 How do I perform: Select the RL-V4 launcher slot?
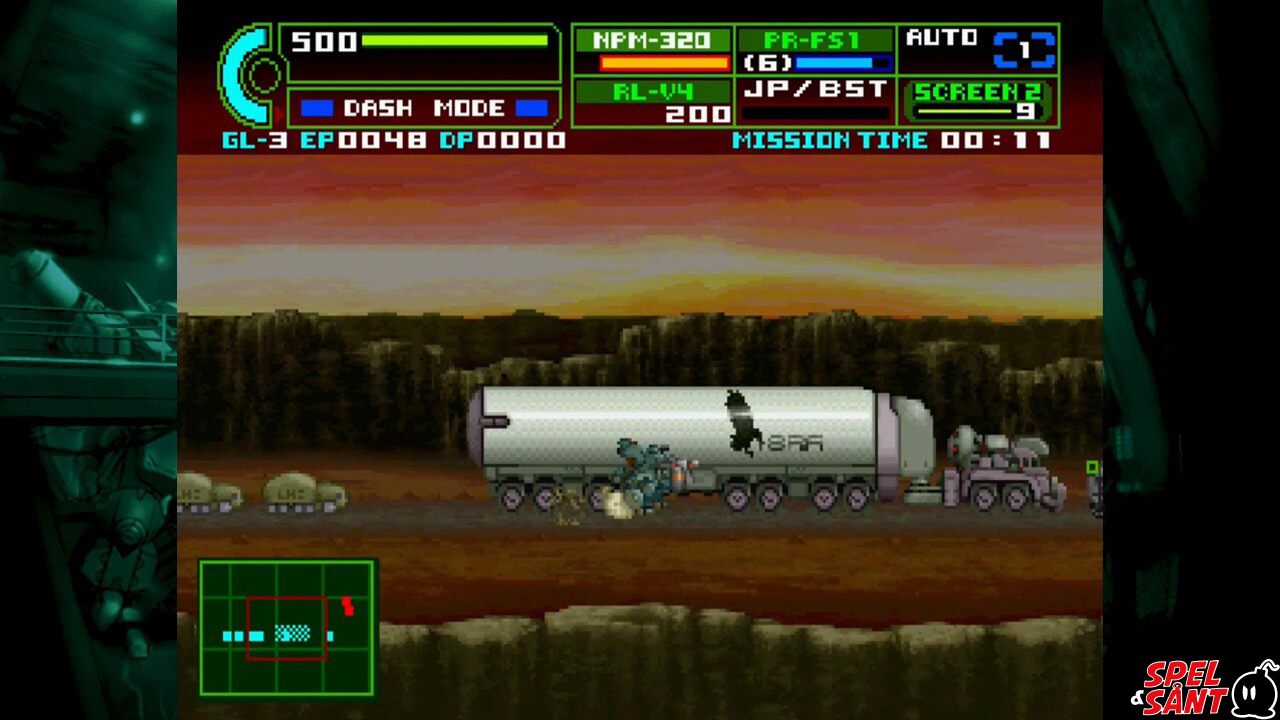(x=652, y=102)
